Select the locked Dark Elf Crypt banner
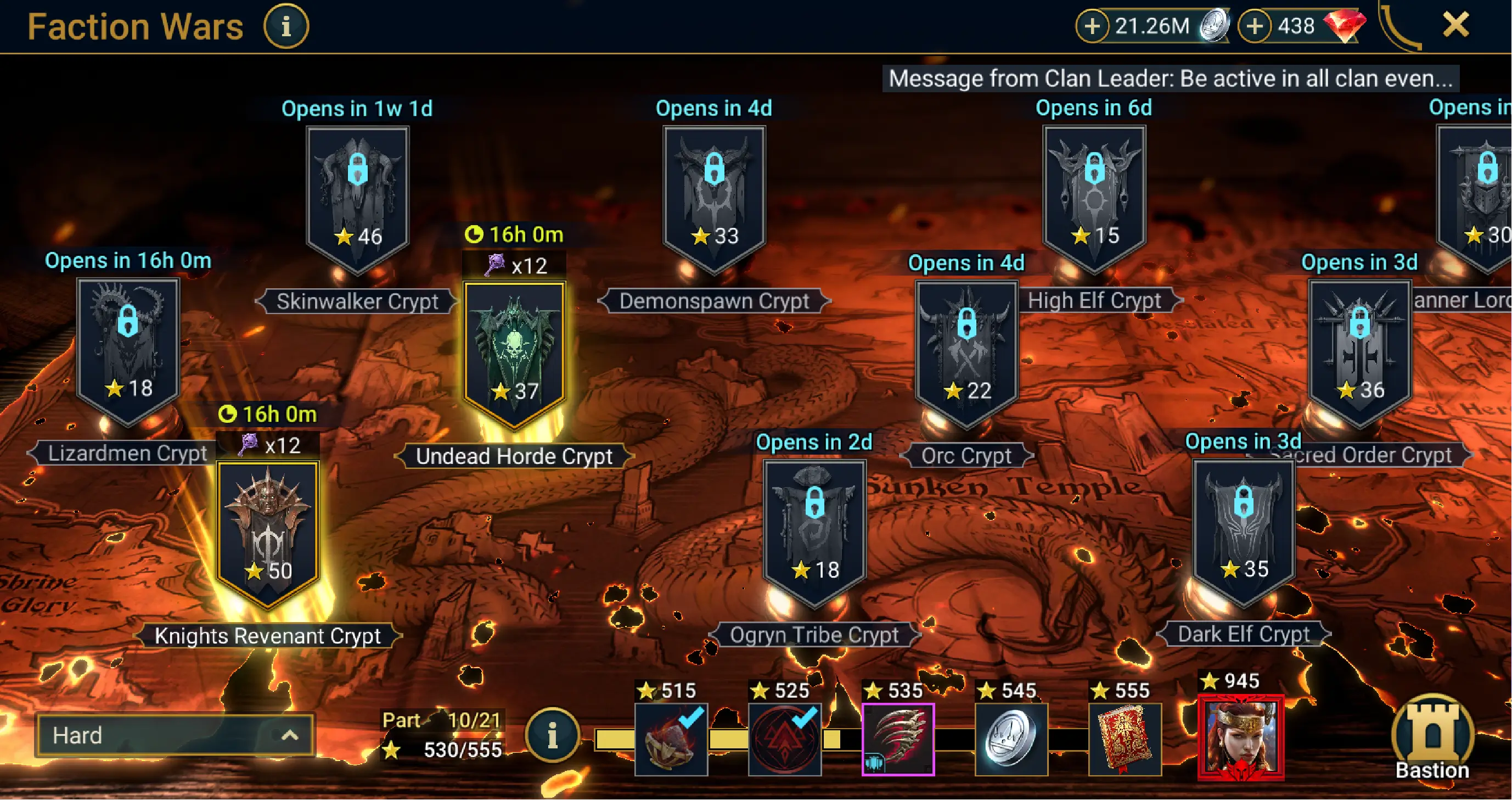1512x800 pixels. coord(1244,530)
